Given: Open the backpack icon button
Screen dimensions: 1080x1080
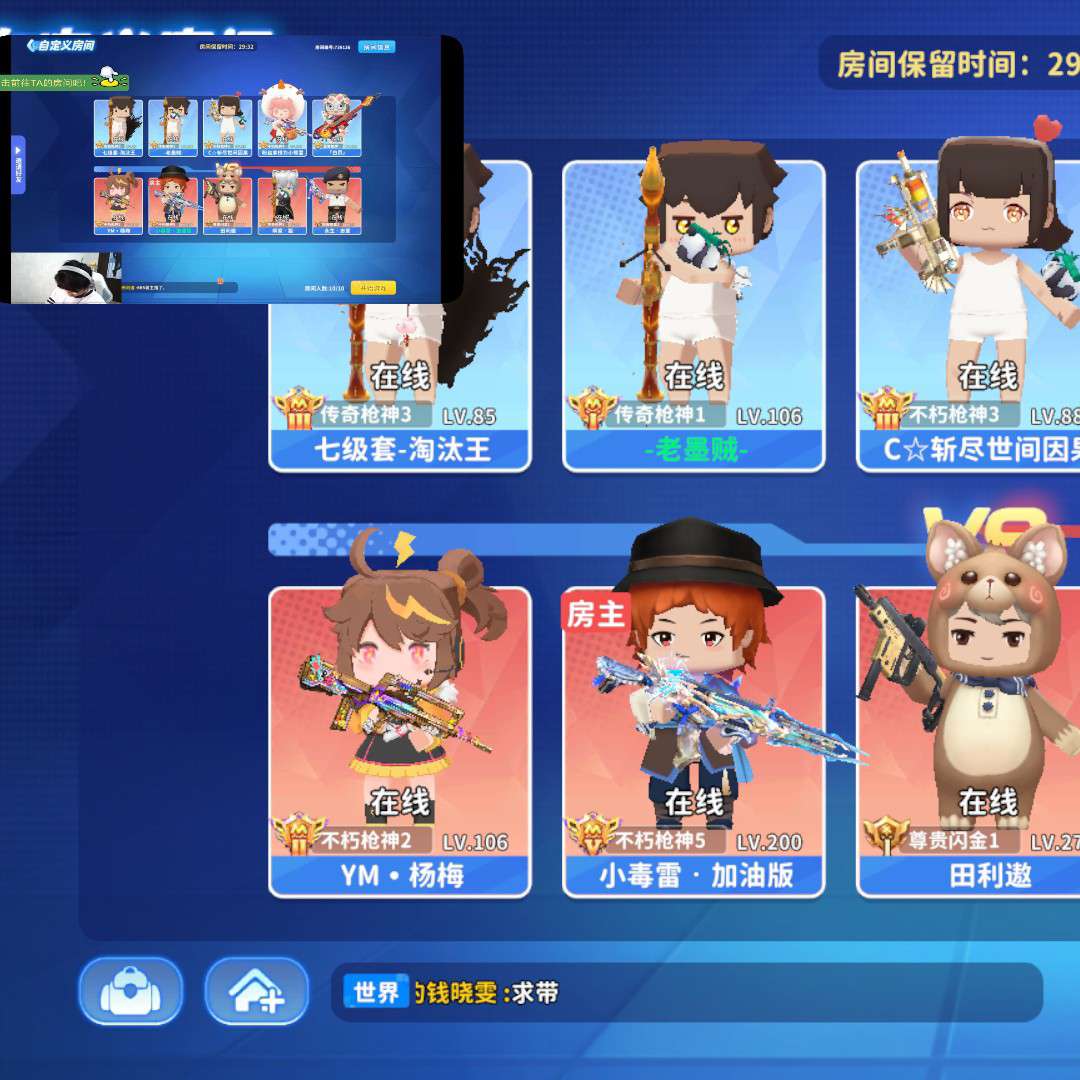Looking at the screenshot, I should click(x=131, y=991).
